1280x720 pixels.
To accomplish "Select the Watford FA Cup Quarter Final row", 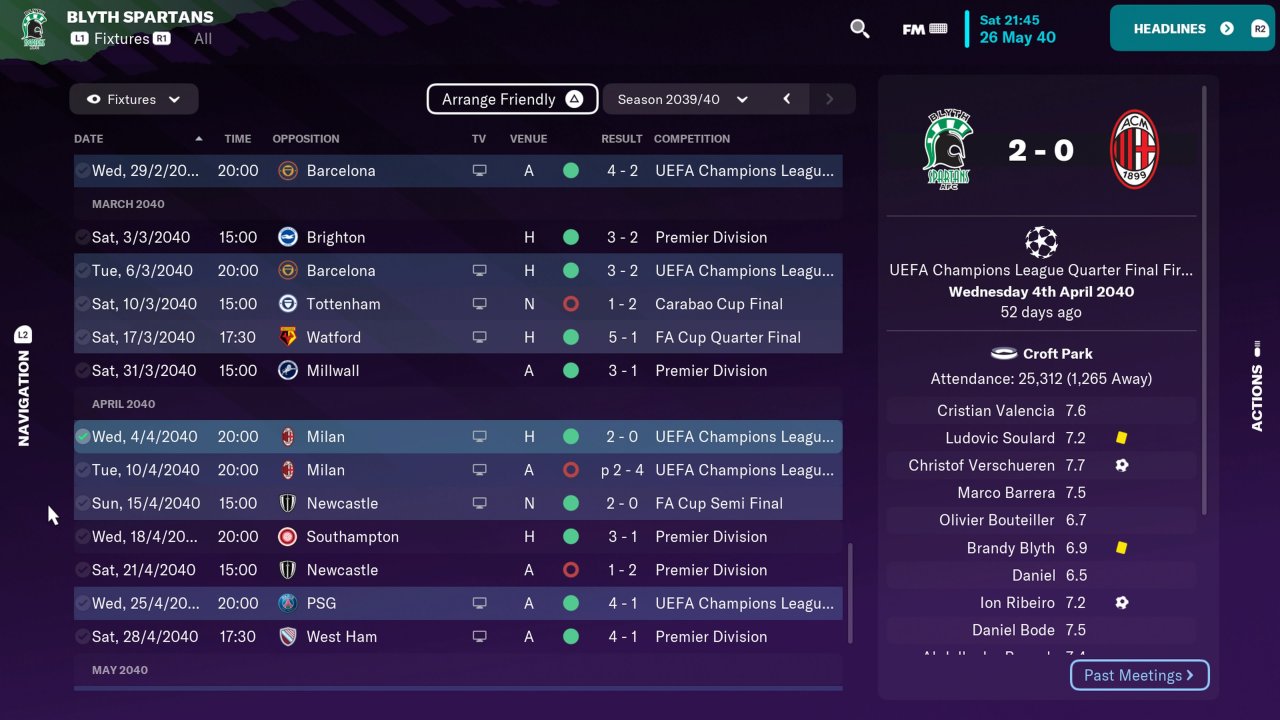I will tap(458, 337).
